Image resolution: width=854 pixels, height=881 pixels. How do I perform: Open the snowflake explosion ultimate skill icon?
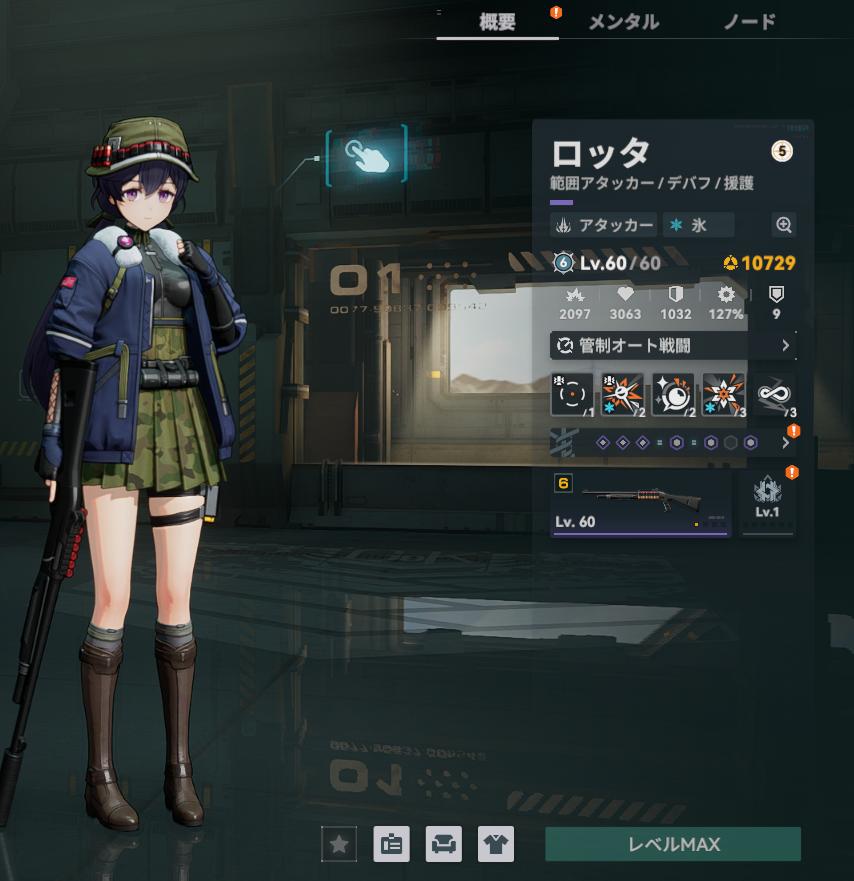pyautogui.click(x=723, y=394)
